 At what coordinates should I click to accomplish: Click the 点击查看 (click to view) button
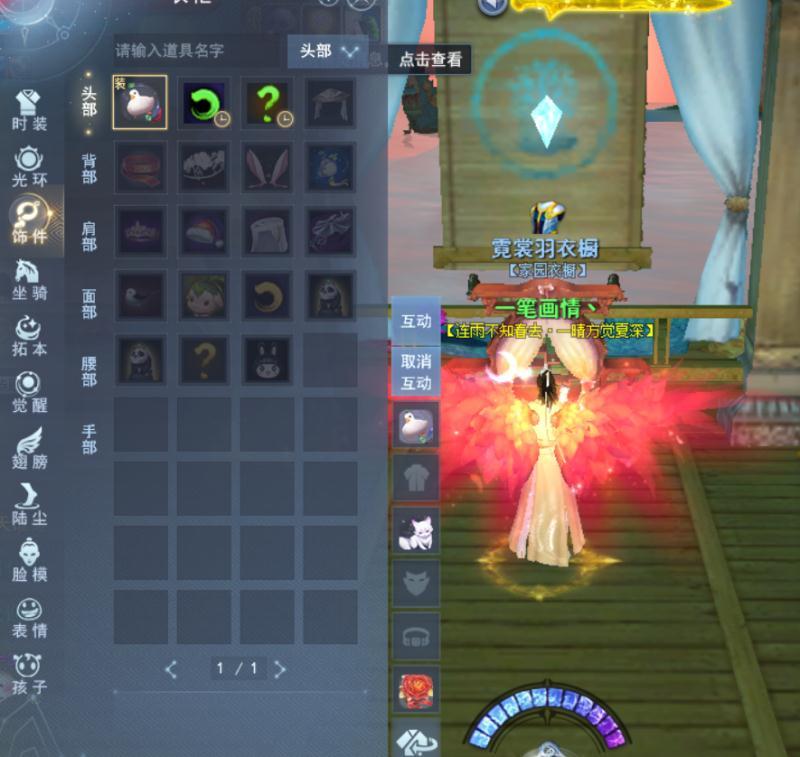click(430, 59)
